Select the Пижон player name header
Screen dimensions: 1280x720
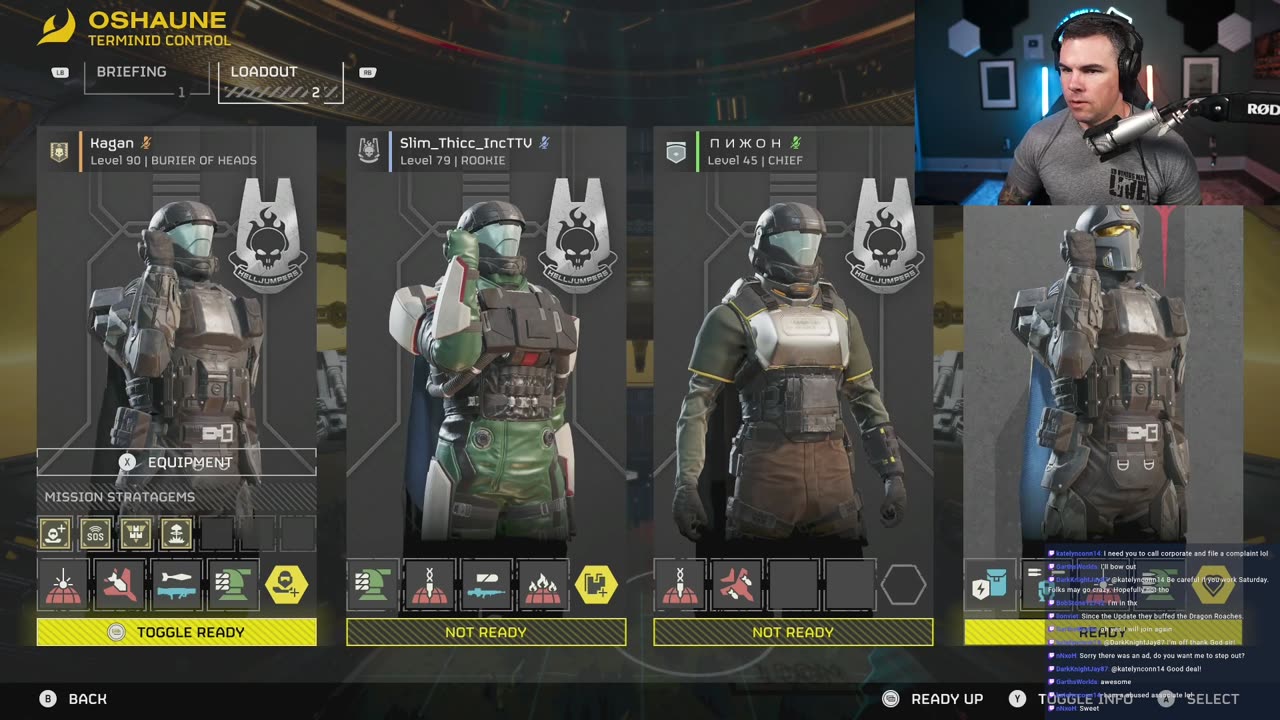(745, 143)
